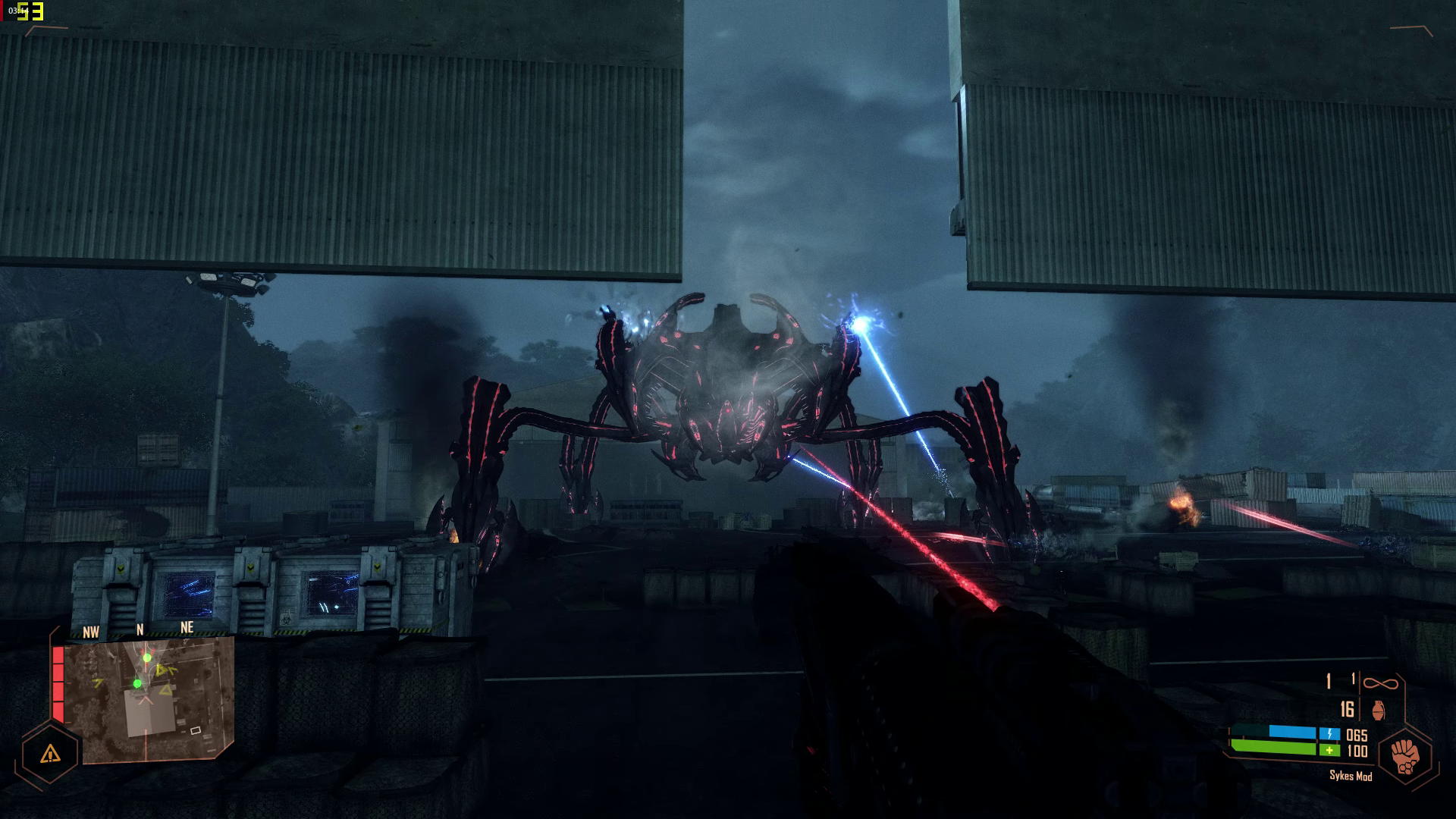The width and height of the screenshot is (1456, 819).
Task: Toggle the white objective rectangle on the minimap
Action: point(196,731)
